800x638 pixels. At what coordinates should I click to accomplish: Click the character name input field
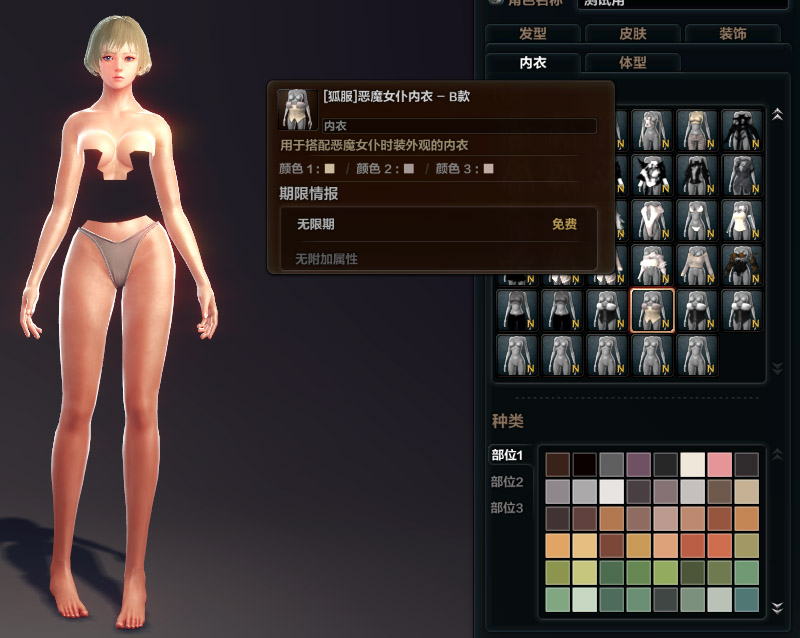[x=680, y=3]
